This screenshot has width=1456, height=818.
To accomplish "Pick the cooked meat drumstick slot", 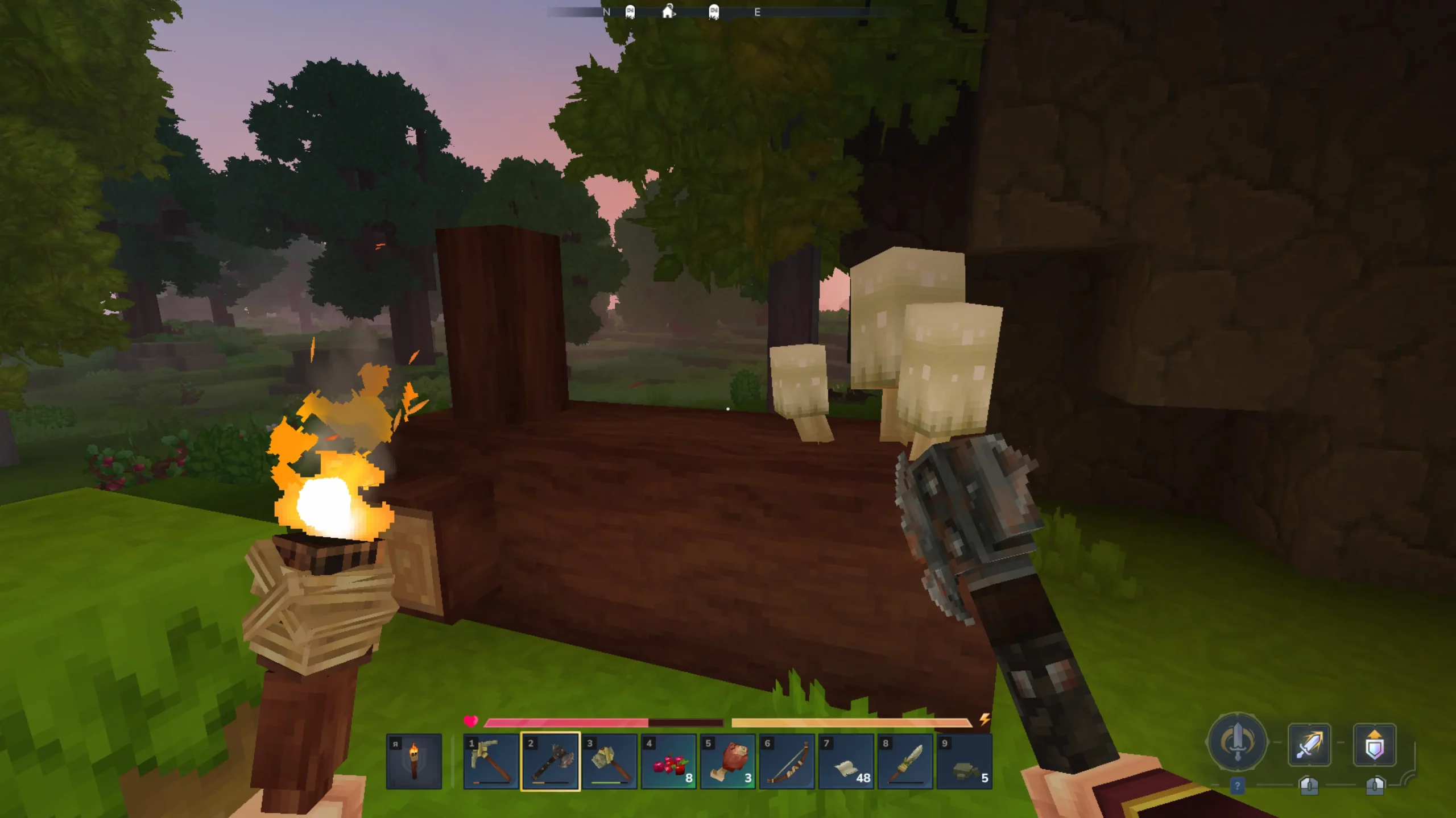I will click(x=727, y=761).
